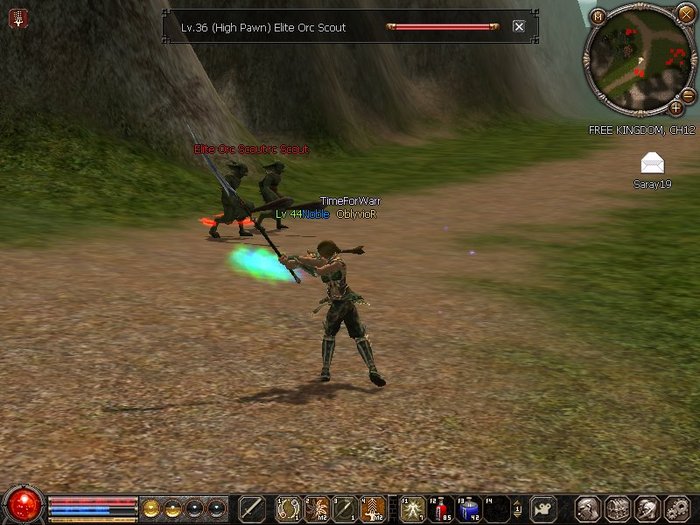Open the inventory chest button
The height and width of the screenshot is (525, 700).
click(617, 508)
